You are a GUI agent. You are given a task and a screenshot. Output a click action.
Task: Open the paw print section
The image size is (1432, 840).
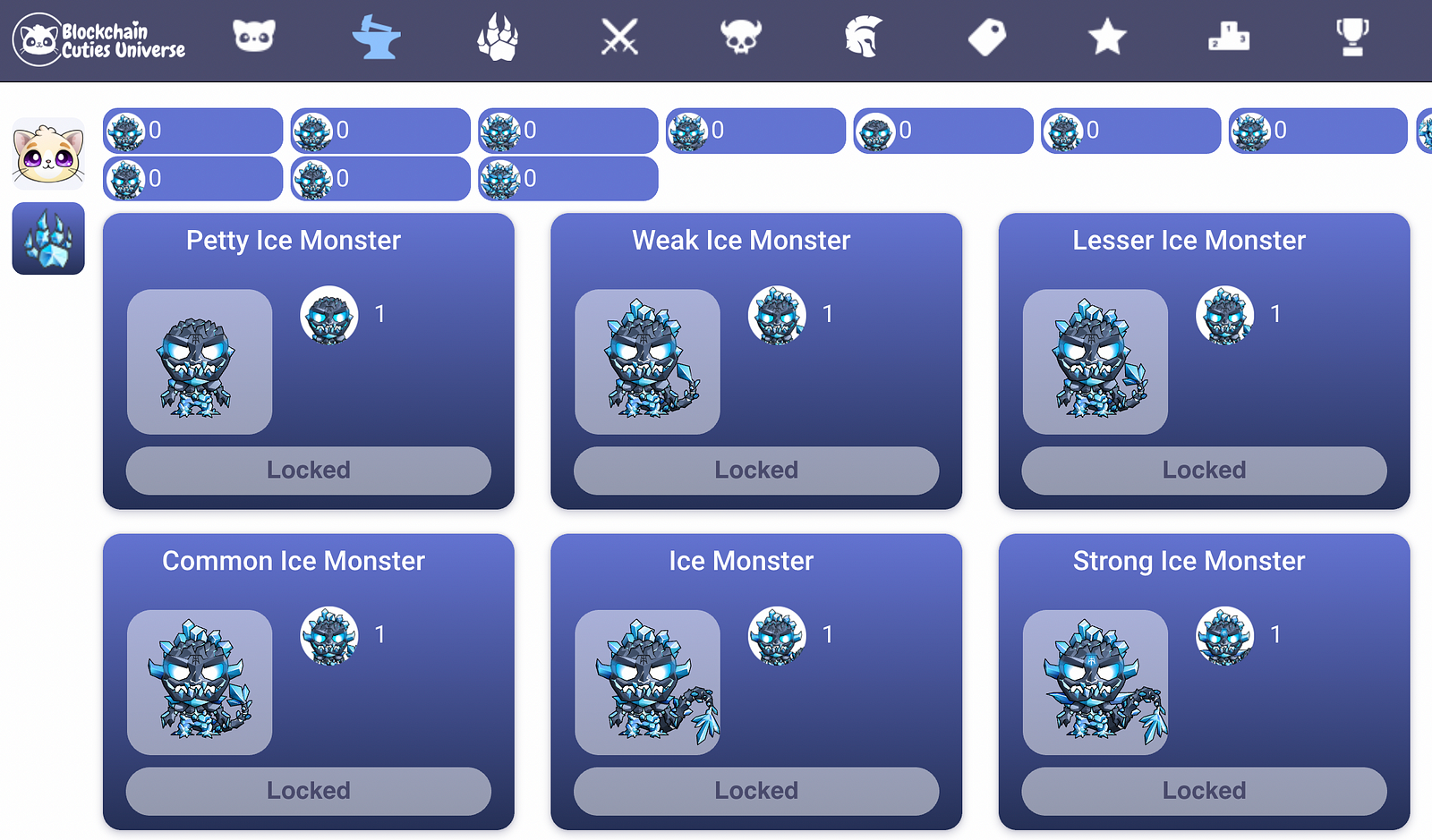pyautogui.click(x=498, y=39)
